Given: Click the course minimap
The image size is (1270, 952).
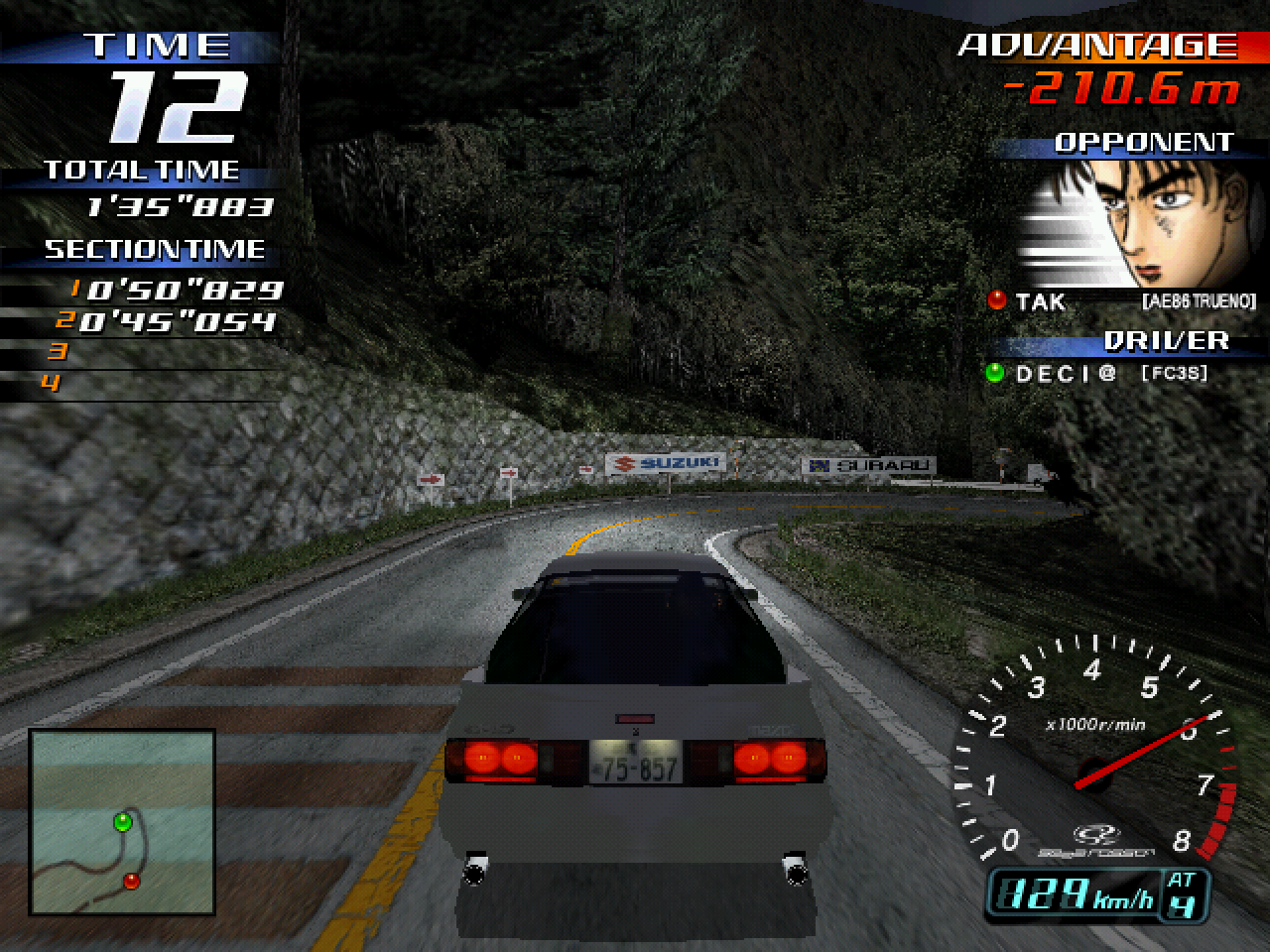Looking at the screenshot, I should [x=122, y=821].
